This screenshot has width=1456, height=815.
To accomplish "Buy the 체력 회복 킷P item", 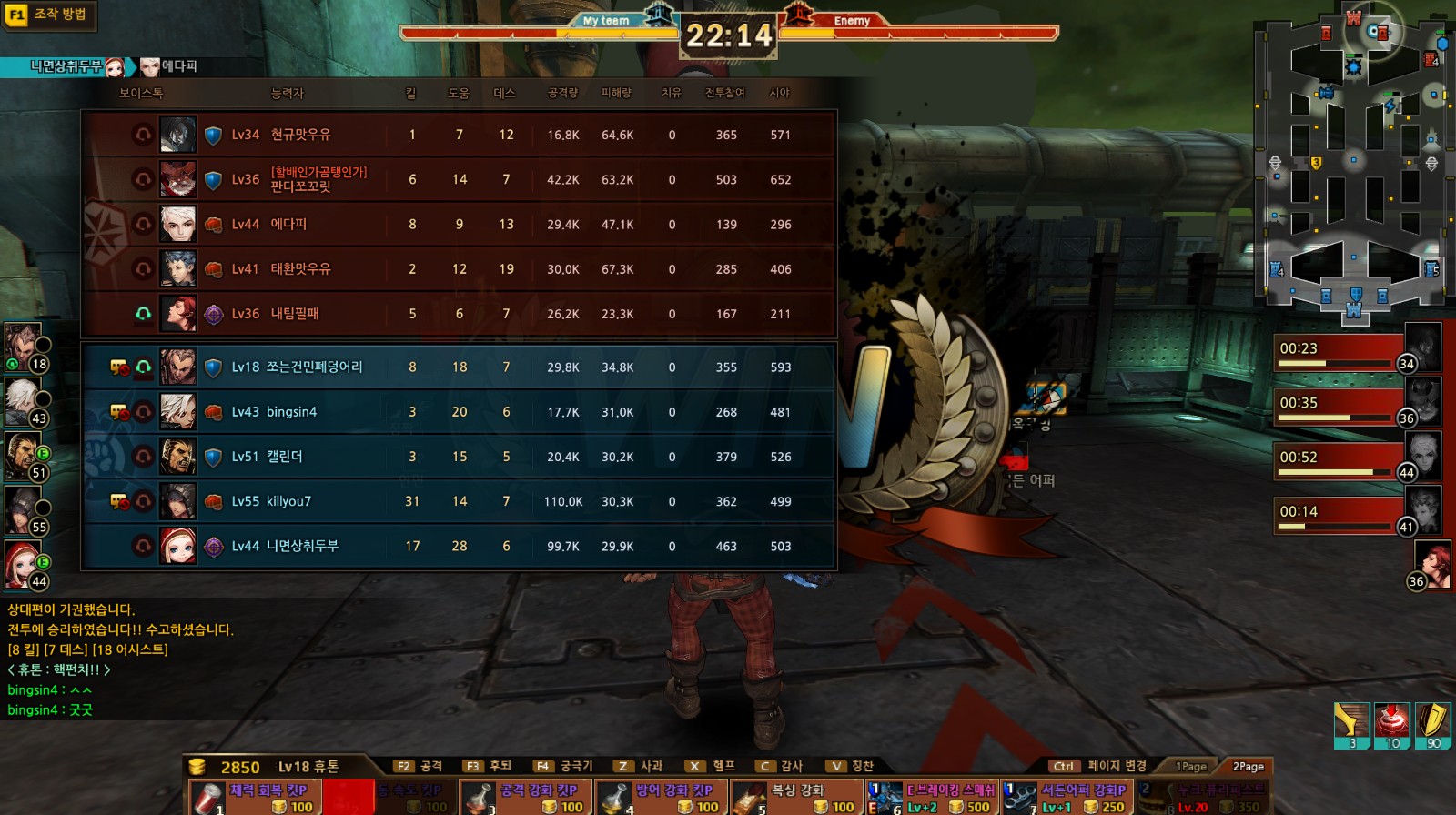I will click(256, 797).
